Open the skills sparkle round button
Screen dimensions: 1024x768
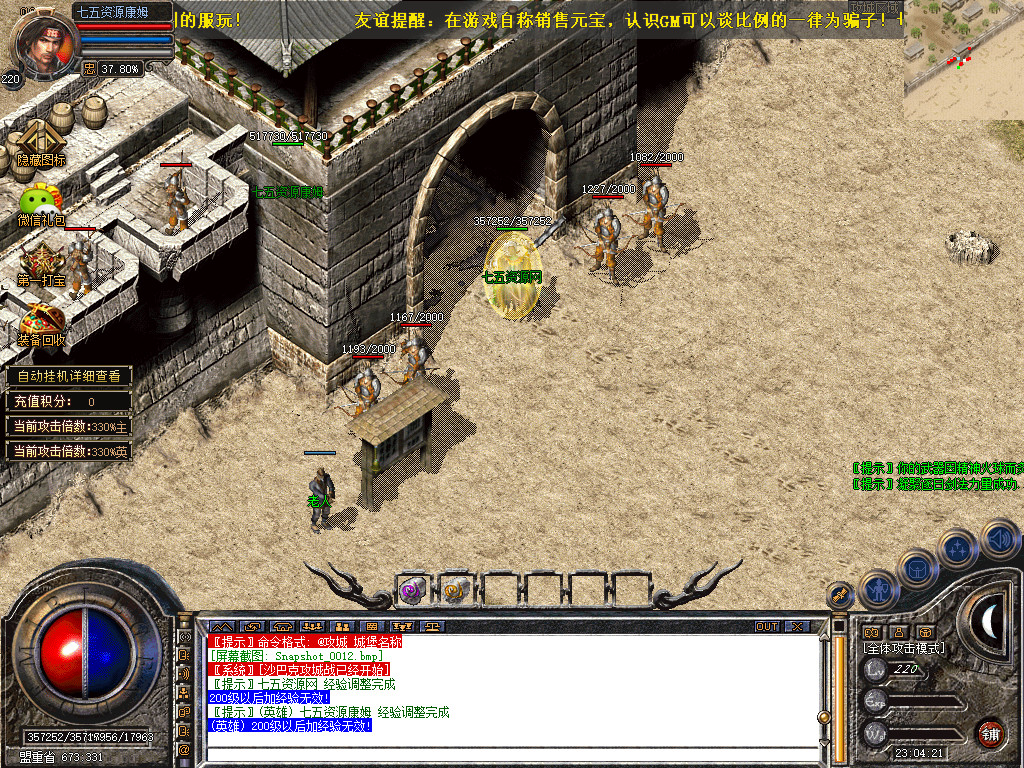958,550
